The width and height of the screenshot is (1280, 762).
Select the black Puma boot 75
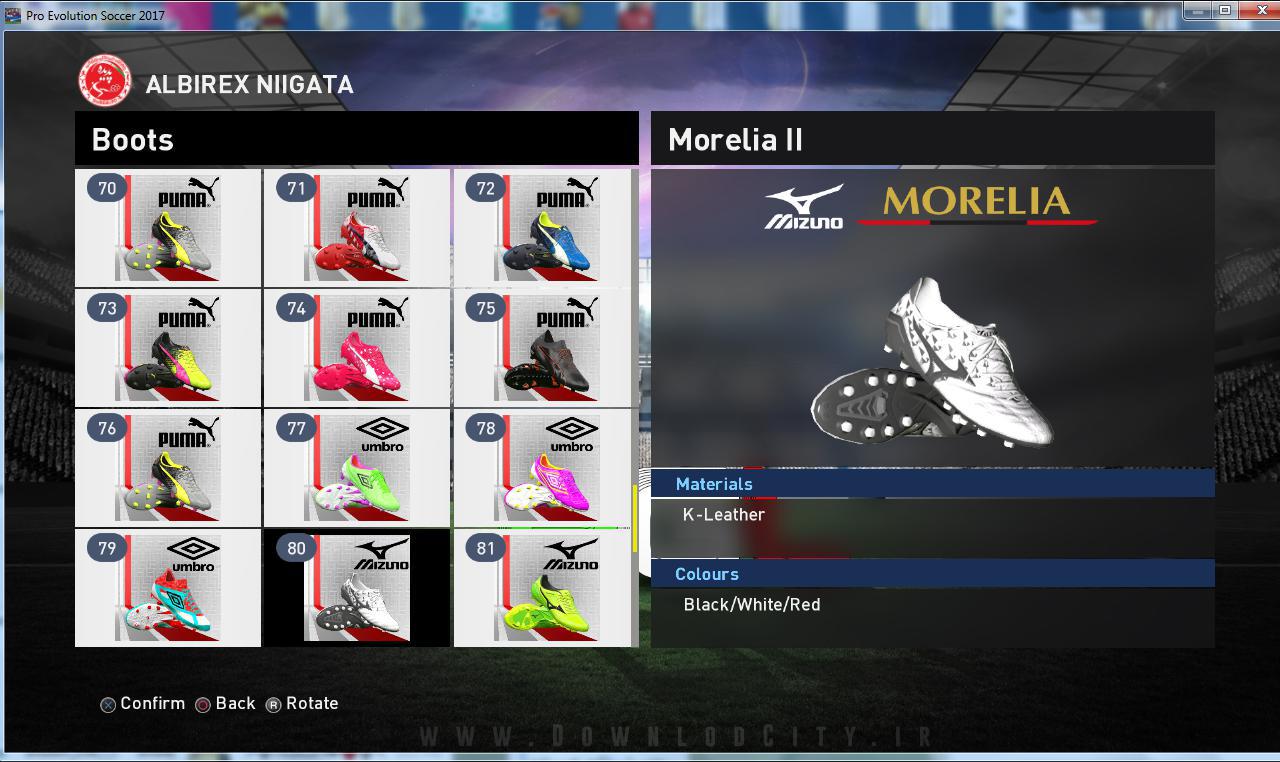546,347
